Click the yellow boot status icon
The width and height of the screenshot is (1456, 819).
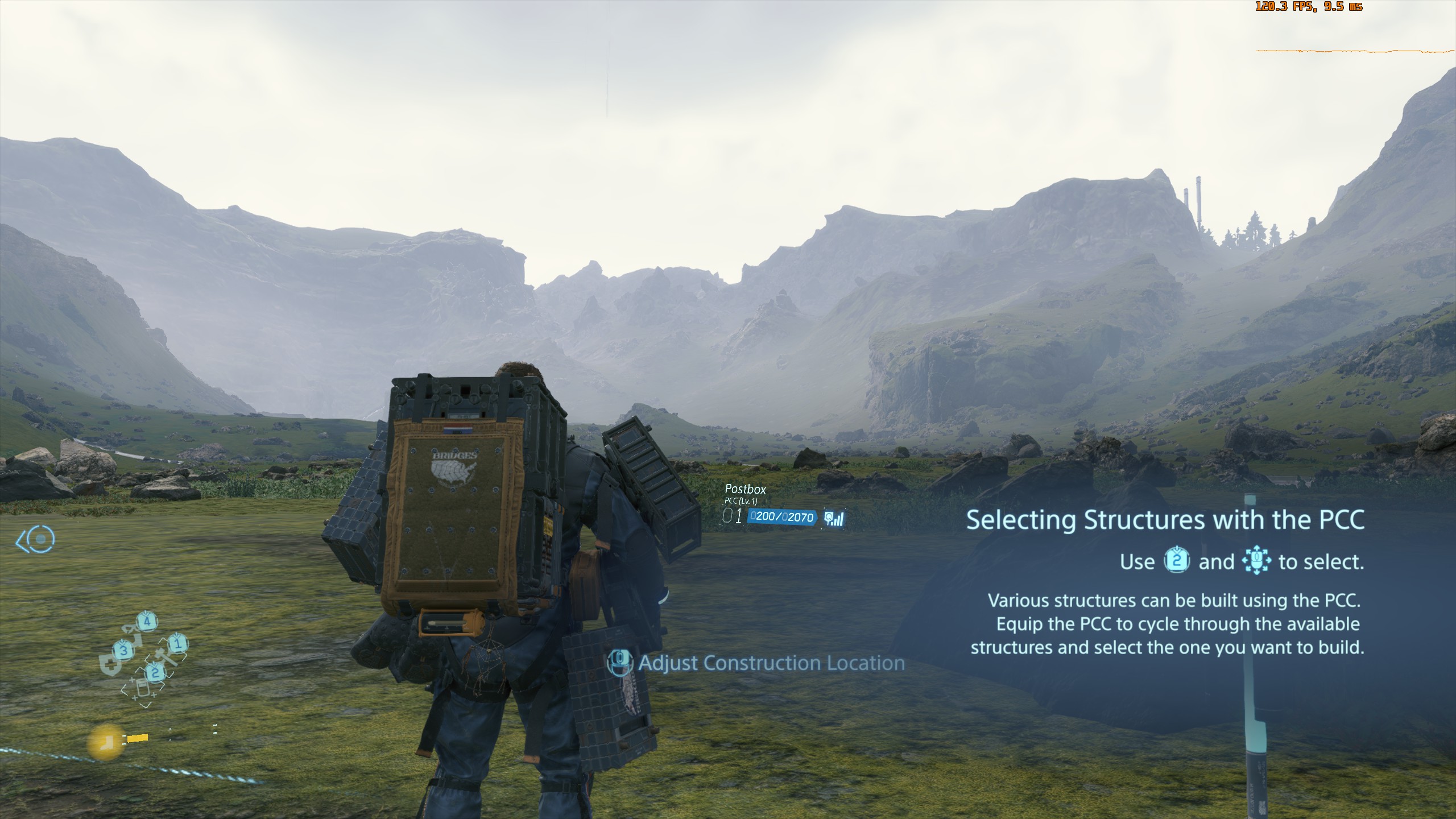tap(106, 742)
